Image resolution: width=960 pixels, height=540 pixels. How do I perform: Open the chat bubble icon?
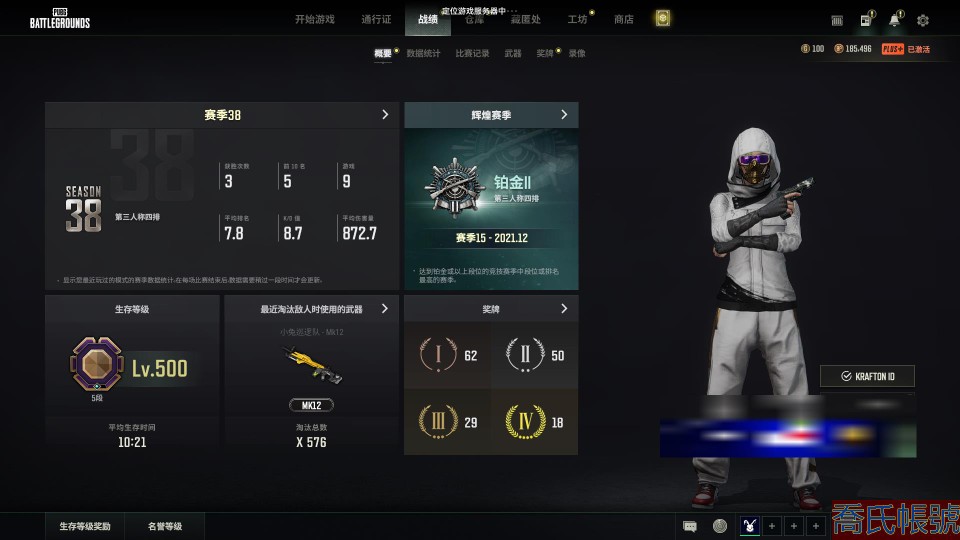coord(690,526)
